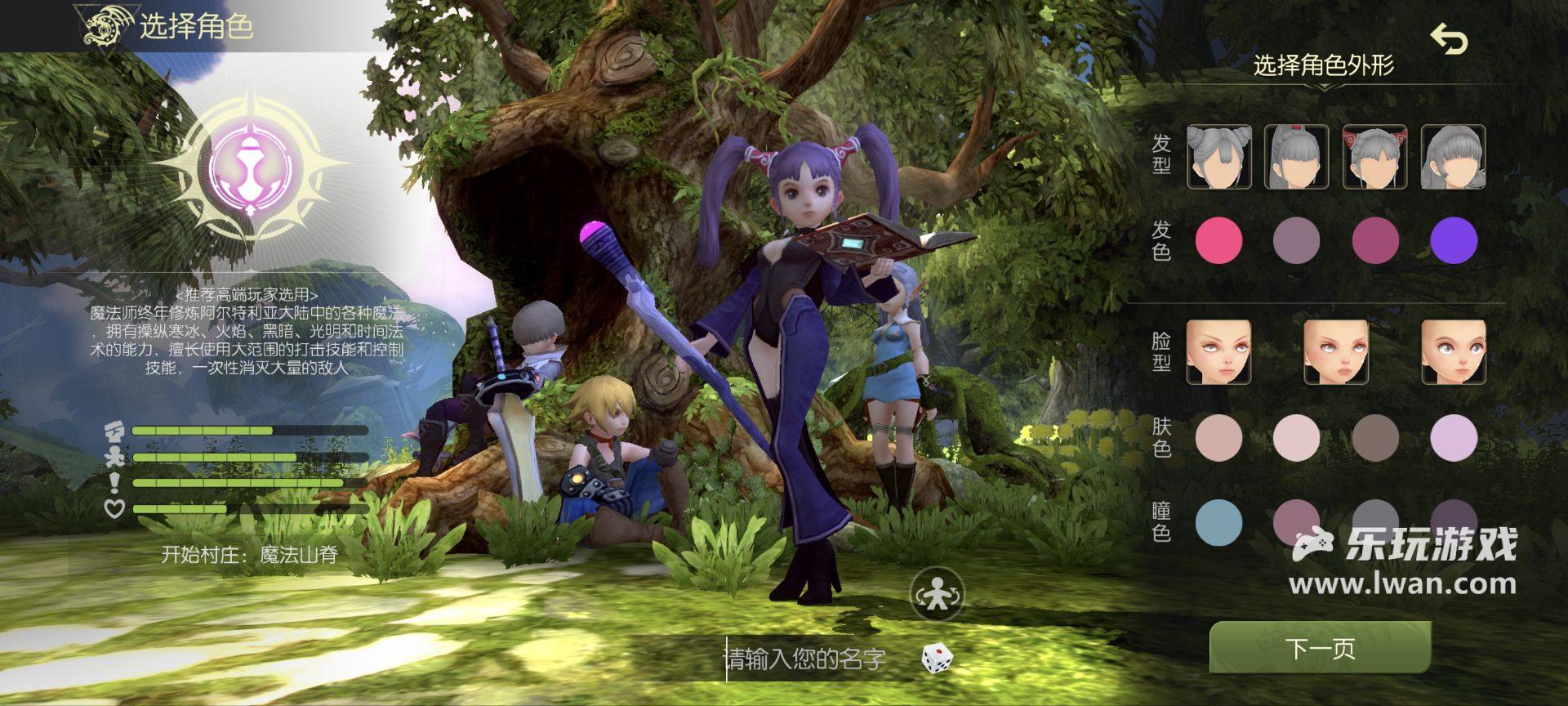Choose the dark magenta hair color
This screenshot has width=1568, height=706.
coord(1375,240)
